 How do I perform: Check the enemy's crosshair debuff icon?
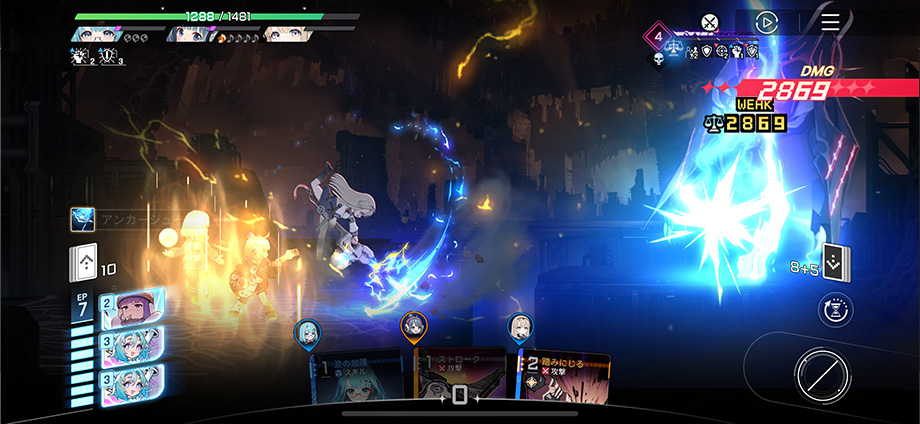(x=721, y=50)
